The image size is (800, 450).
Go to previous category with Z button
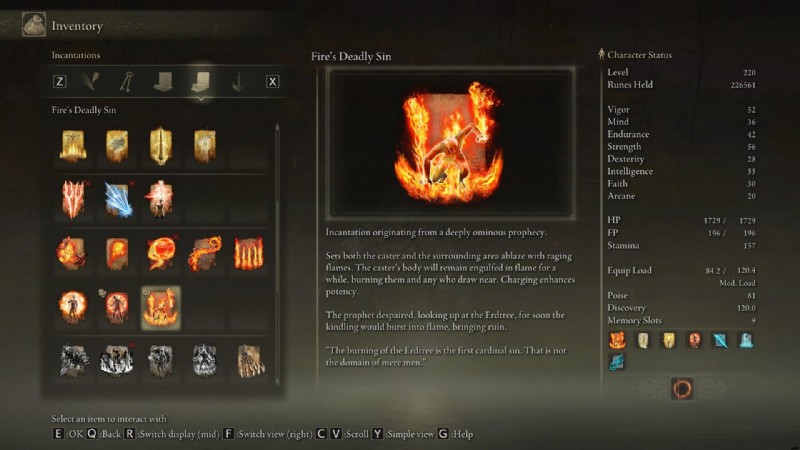[x=60, y=82]
